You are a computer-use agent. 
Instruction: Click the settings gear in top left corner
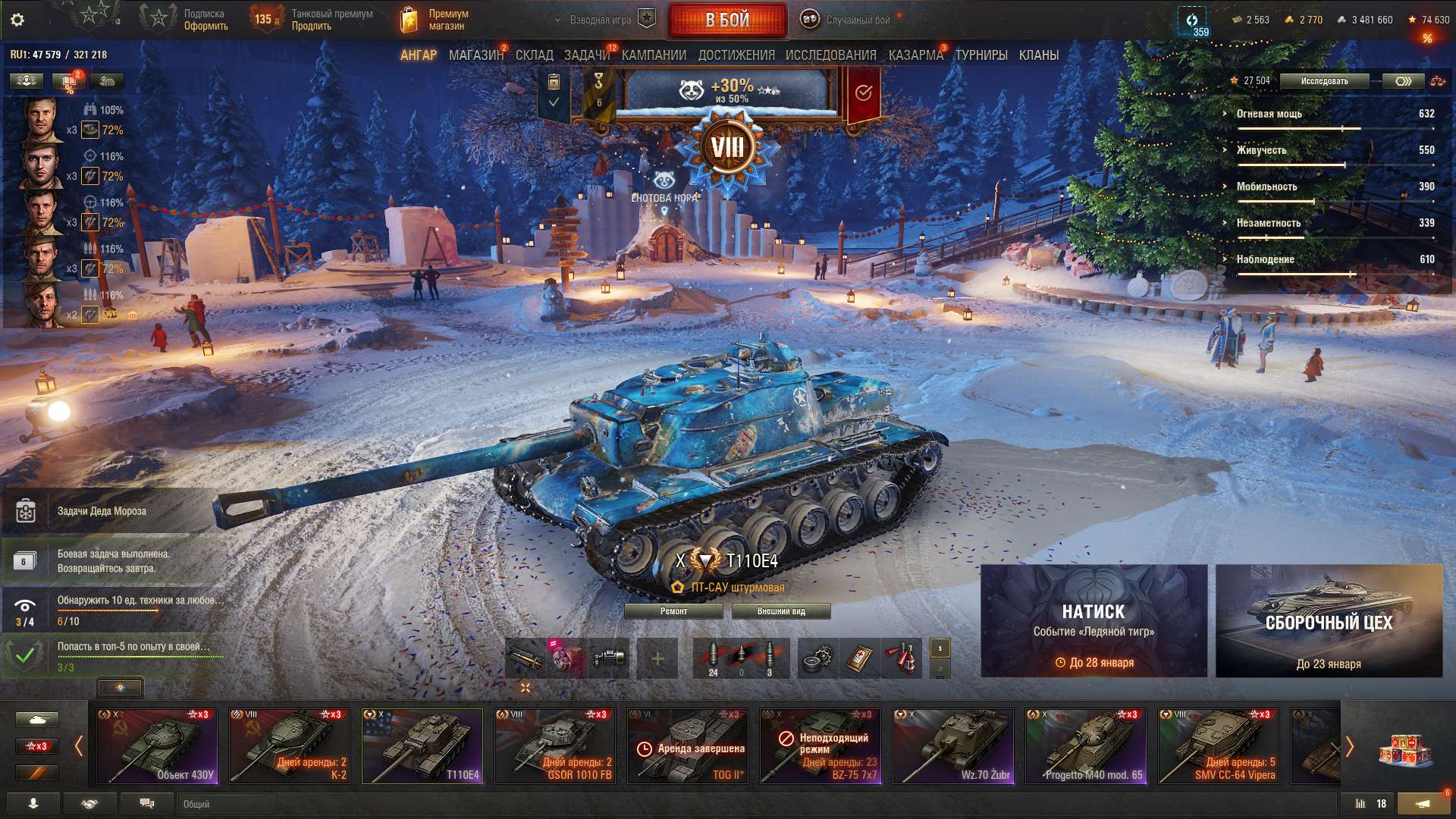(15, 19)
